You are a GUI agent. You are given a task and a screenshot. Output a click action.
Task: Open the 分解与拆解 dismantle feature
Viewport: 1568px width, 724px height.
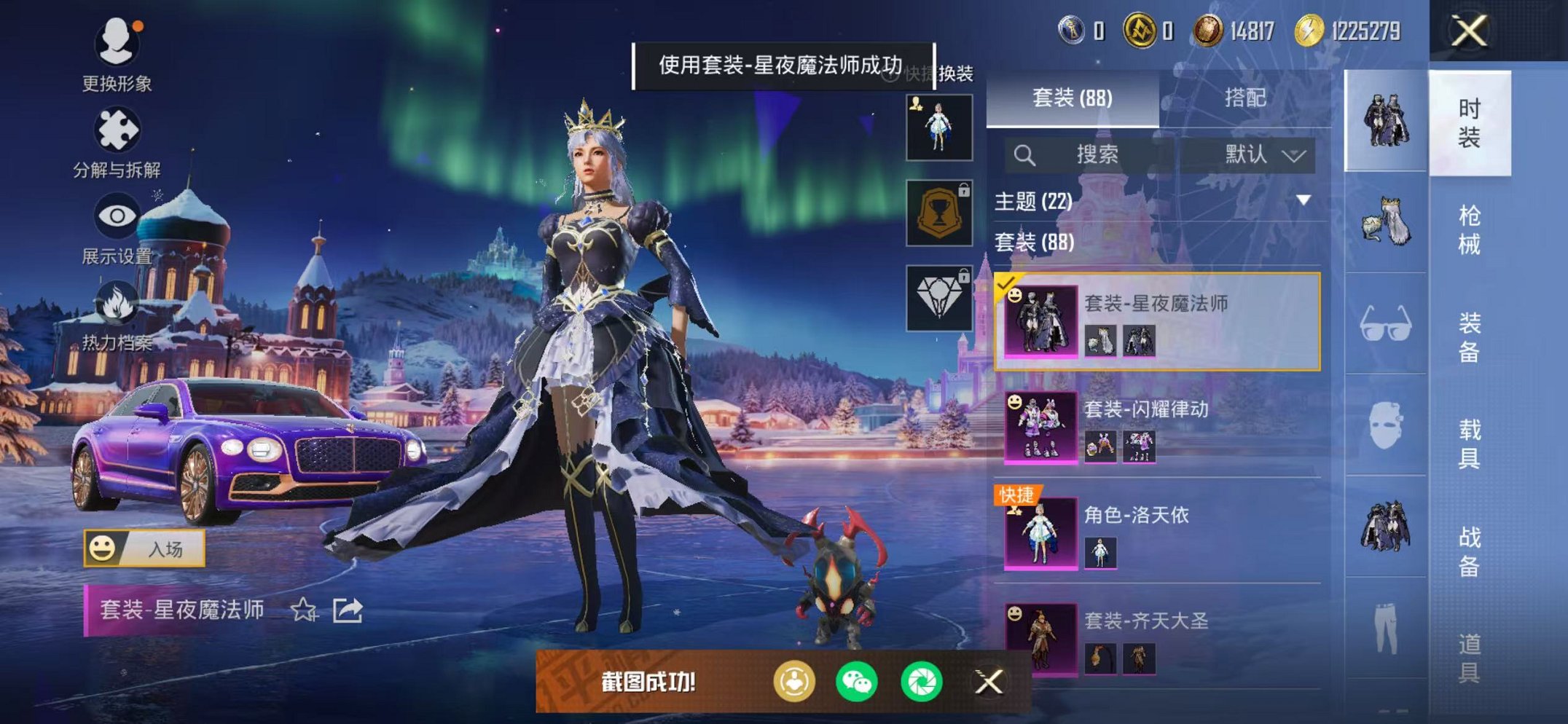click(119, 131)
